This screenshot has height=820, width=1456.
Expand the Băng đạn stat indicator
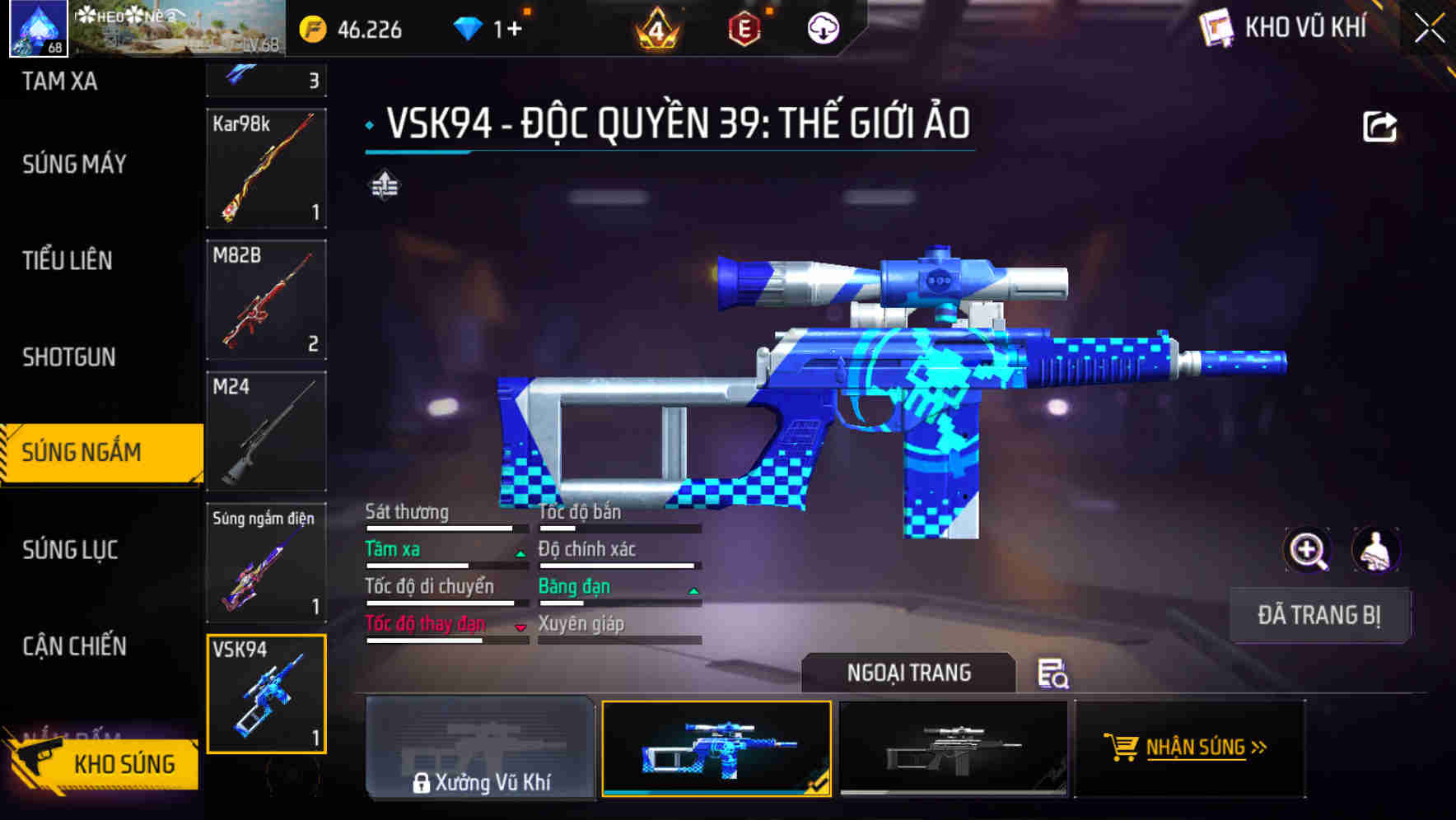tap(692, 590)
